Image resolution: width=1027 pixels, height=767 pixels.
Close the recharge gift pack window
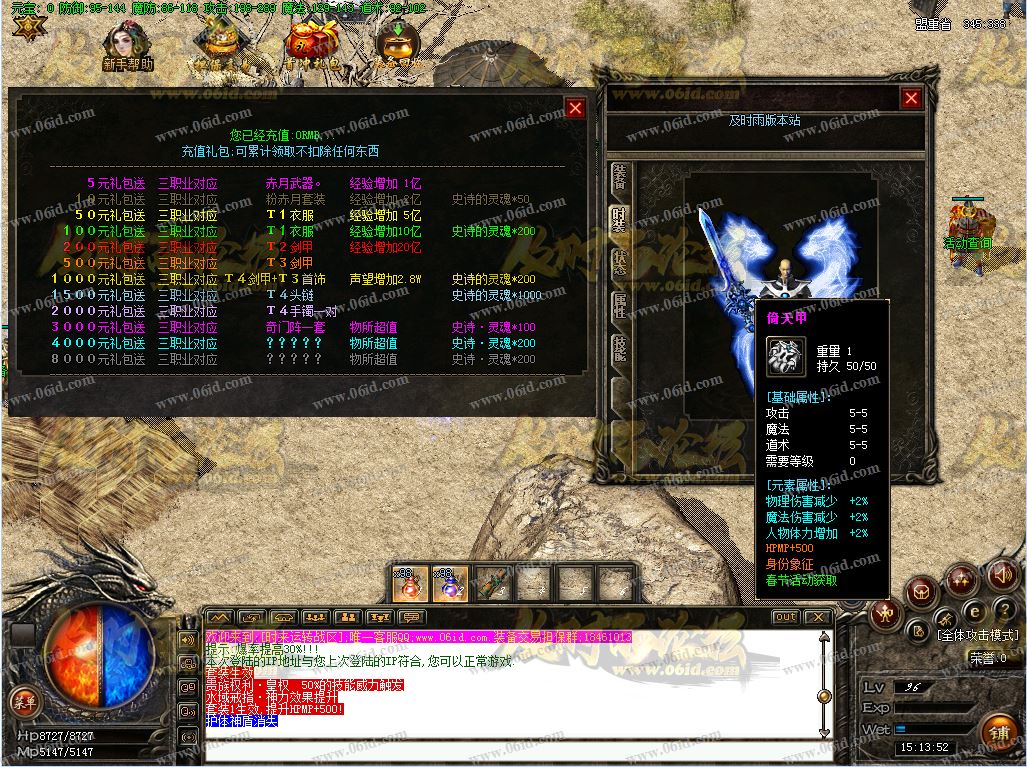[x=575, y=108]
